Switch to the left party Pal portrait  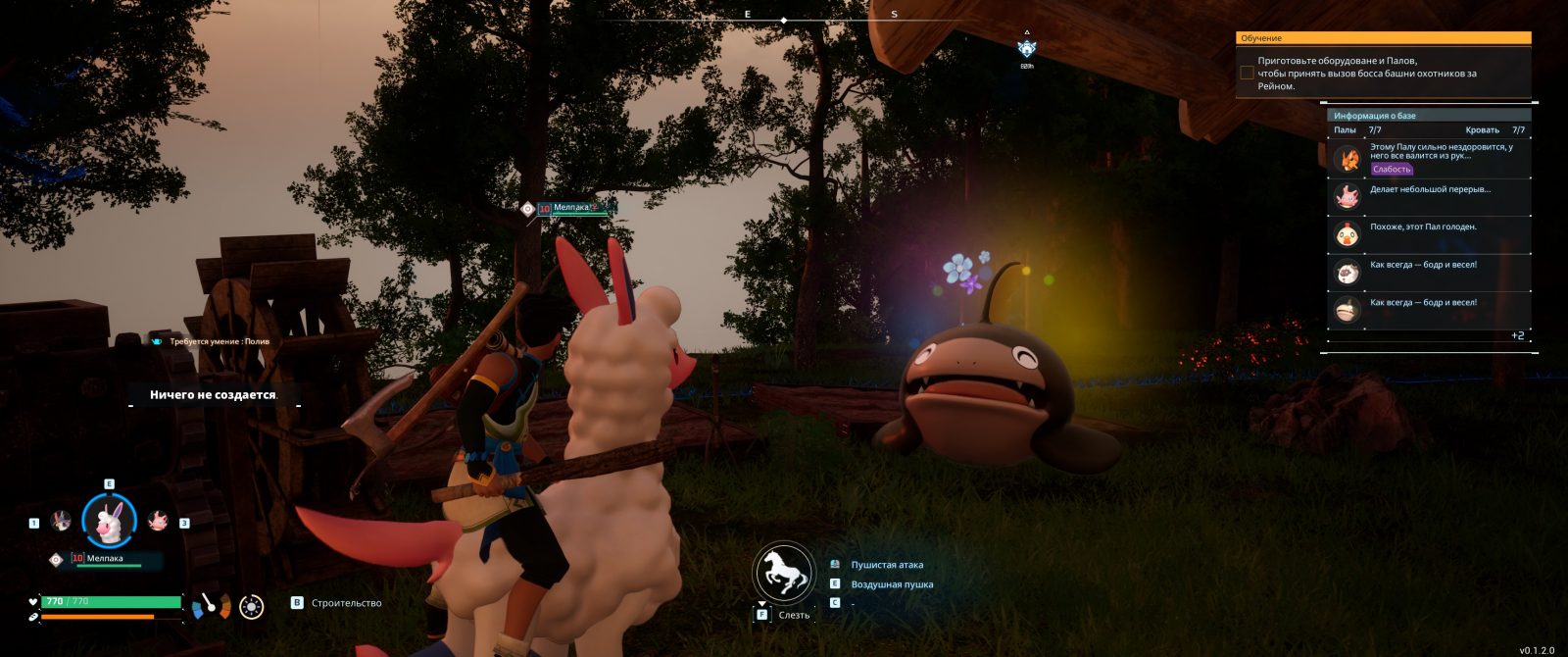point(61,522)
